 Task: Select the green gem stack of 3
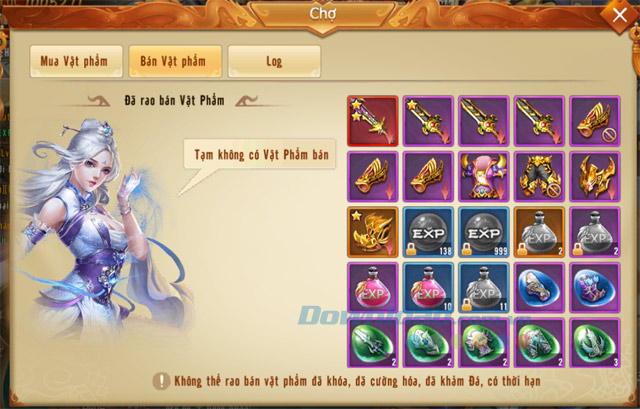597,344
